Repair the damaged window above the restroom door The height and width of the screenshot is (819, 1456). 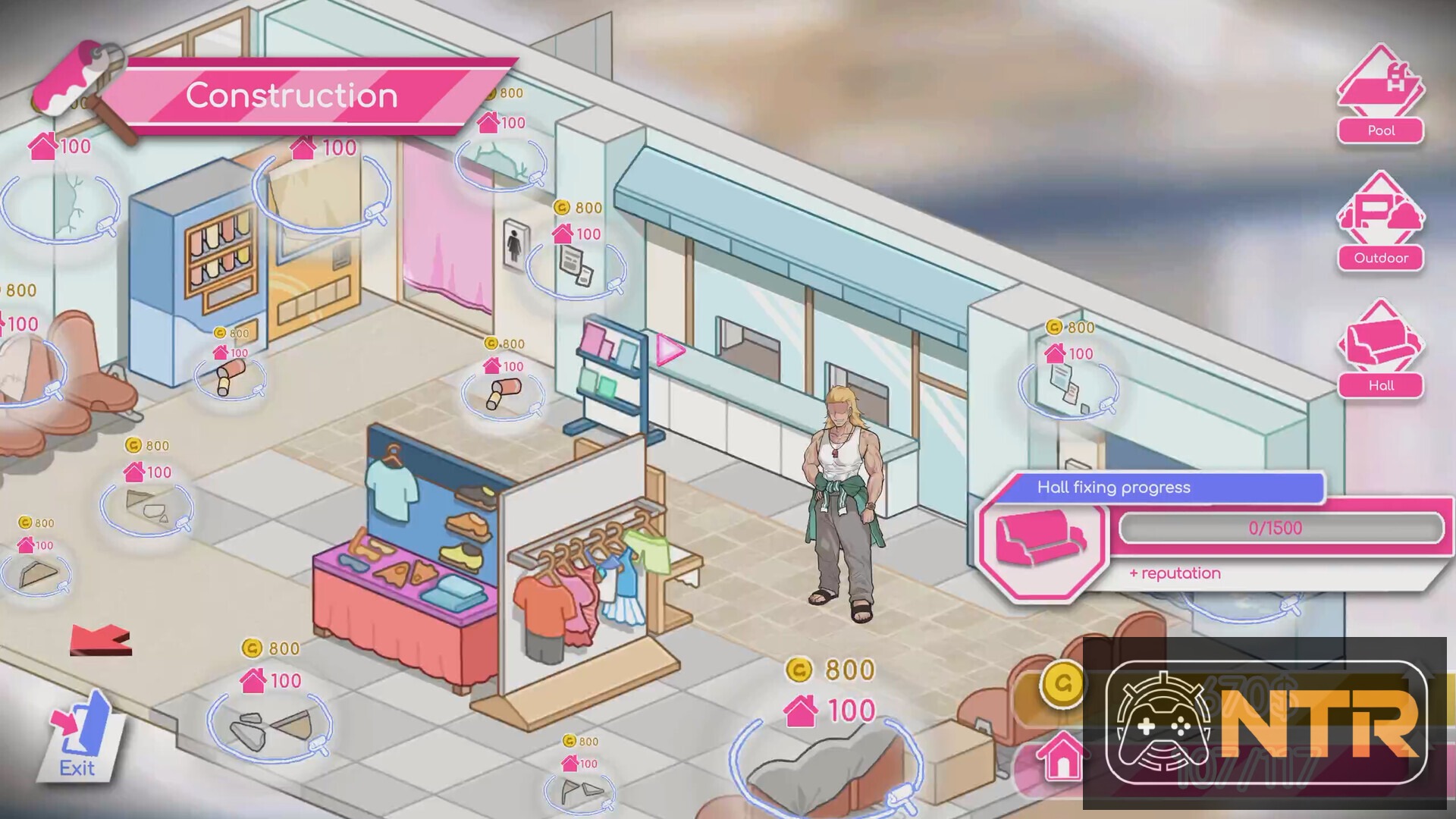tap(502, 163)
